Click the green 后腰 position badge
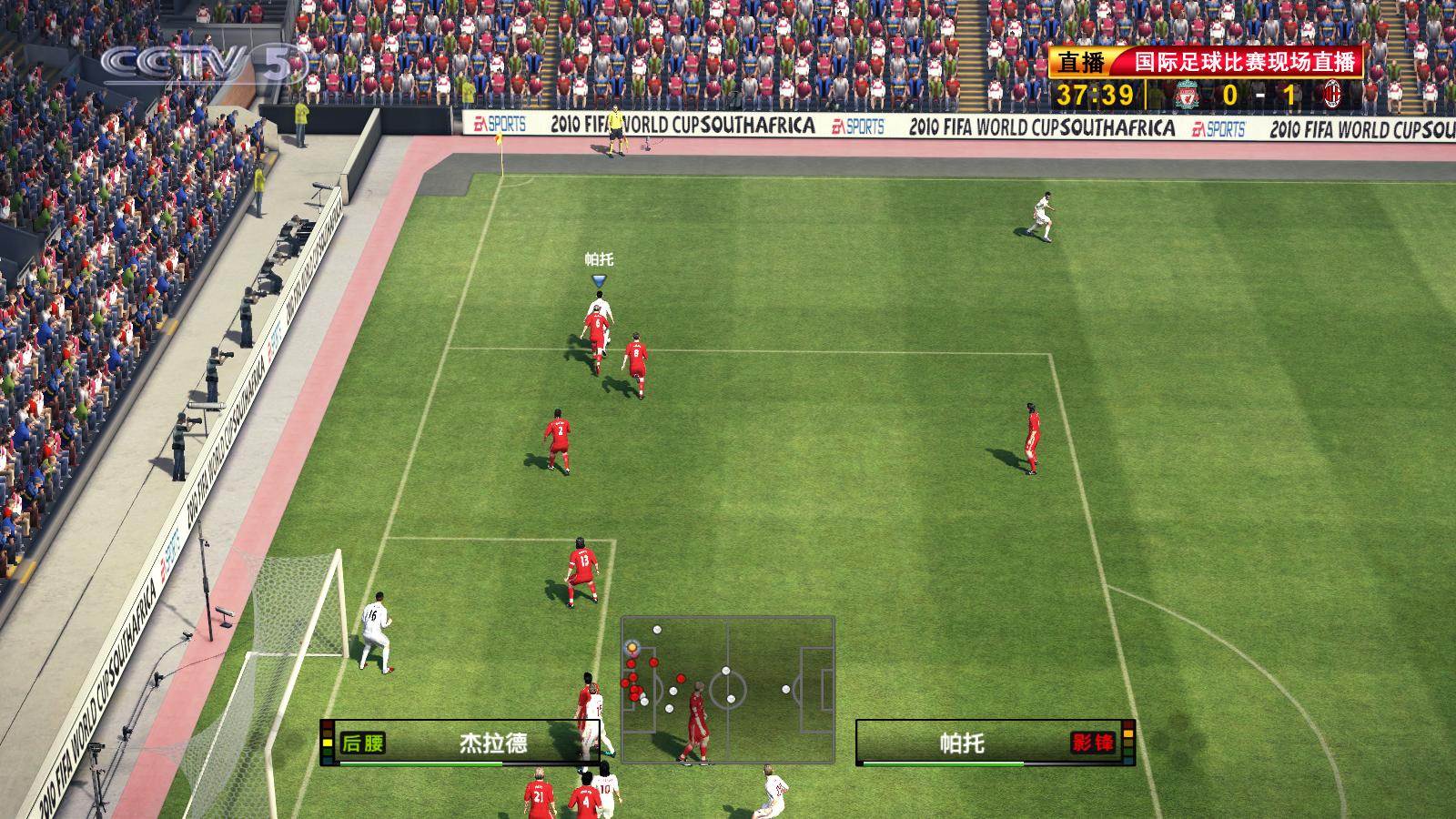1456x819 pixels. pyautogui.click(x=362, y=743)
